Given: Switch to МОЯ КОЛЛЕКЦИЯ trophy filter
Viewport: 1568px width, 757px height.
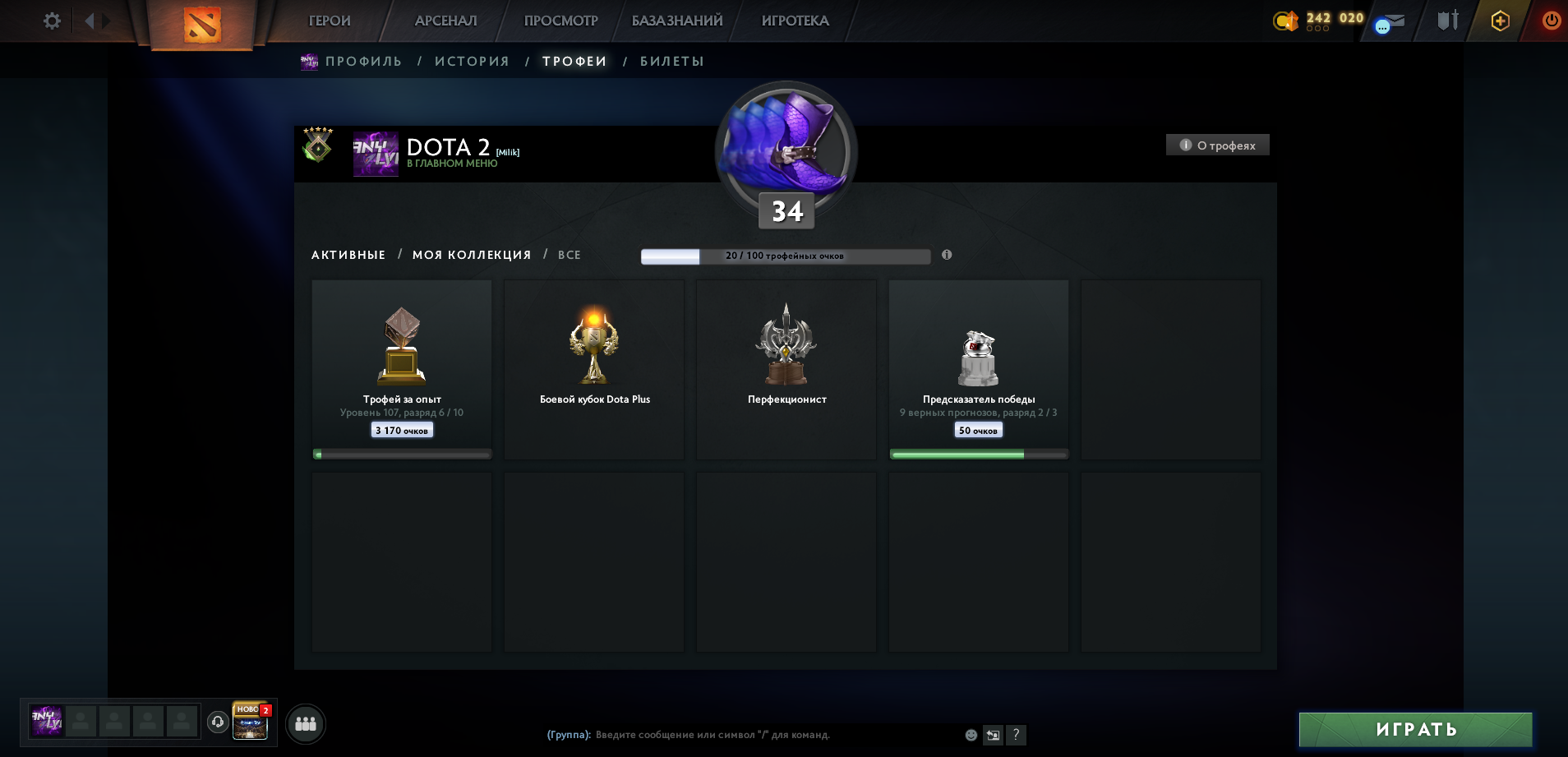Looking at the screenshot, I should coord(473,255).
